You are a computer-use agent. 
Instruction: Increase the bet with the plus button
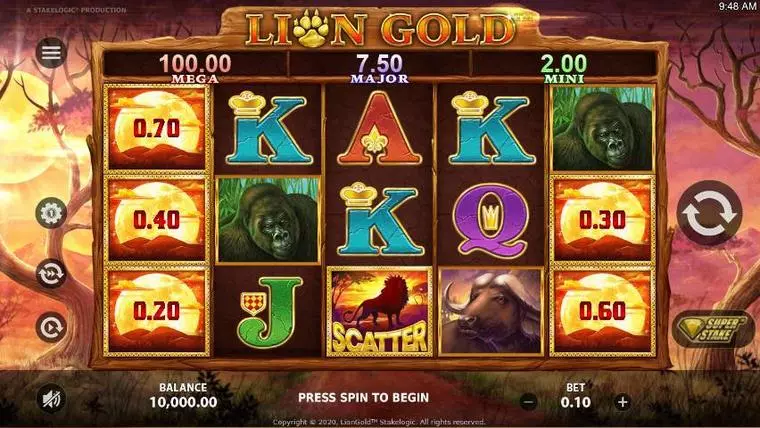coord(623,401)
